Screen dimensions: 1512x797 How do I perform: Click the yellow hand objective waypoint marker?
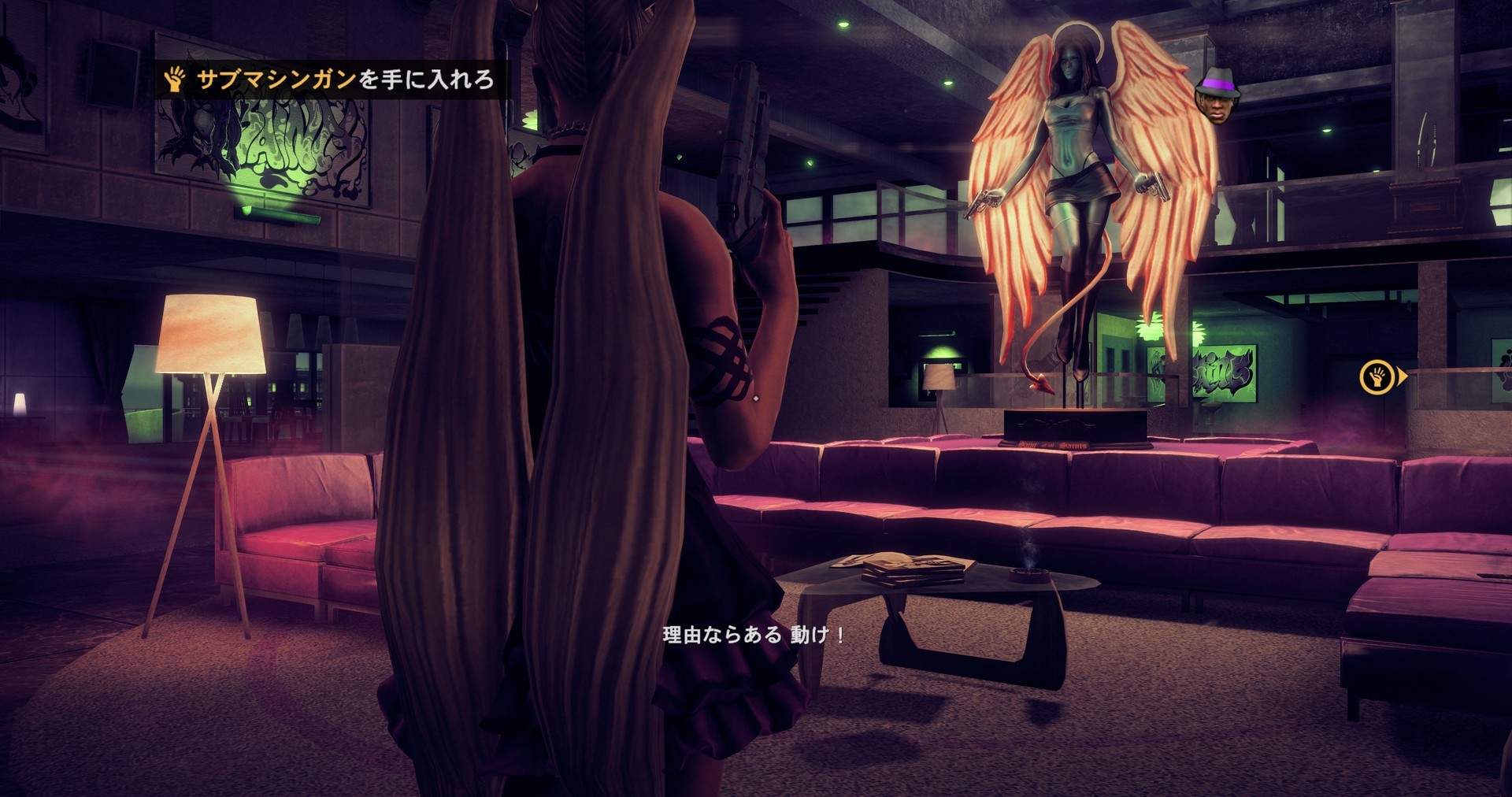(x=1377, y=376)
